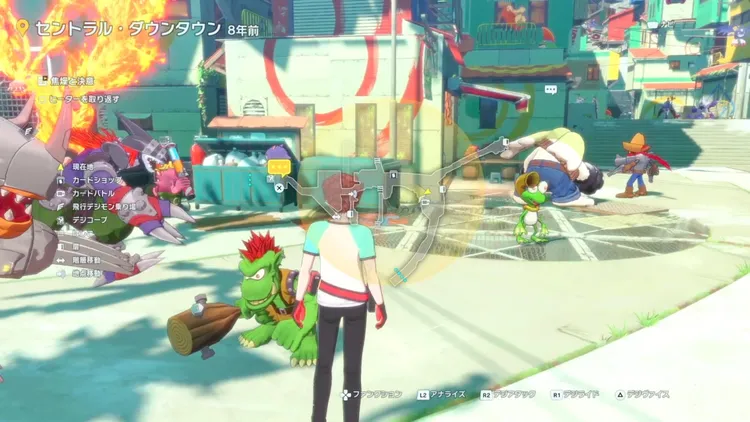
Task: Select the 飛行デジモン乗り場 legend entry
Action: pos(107,206)
